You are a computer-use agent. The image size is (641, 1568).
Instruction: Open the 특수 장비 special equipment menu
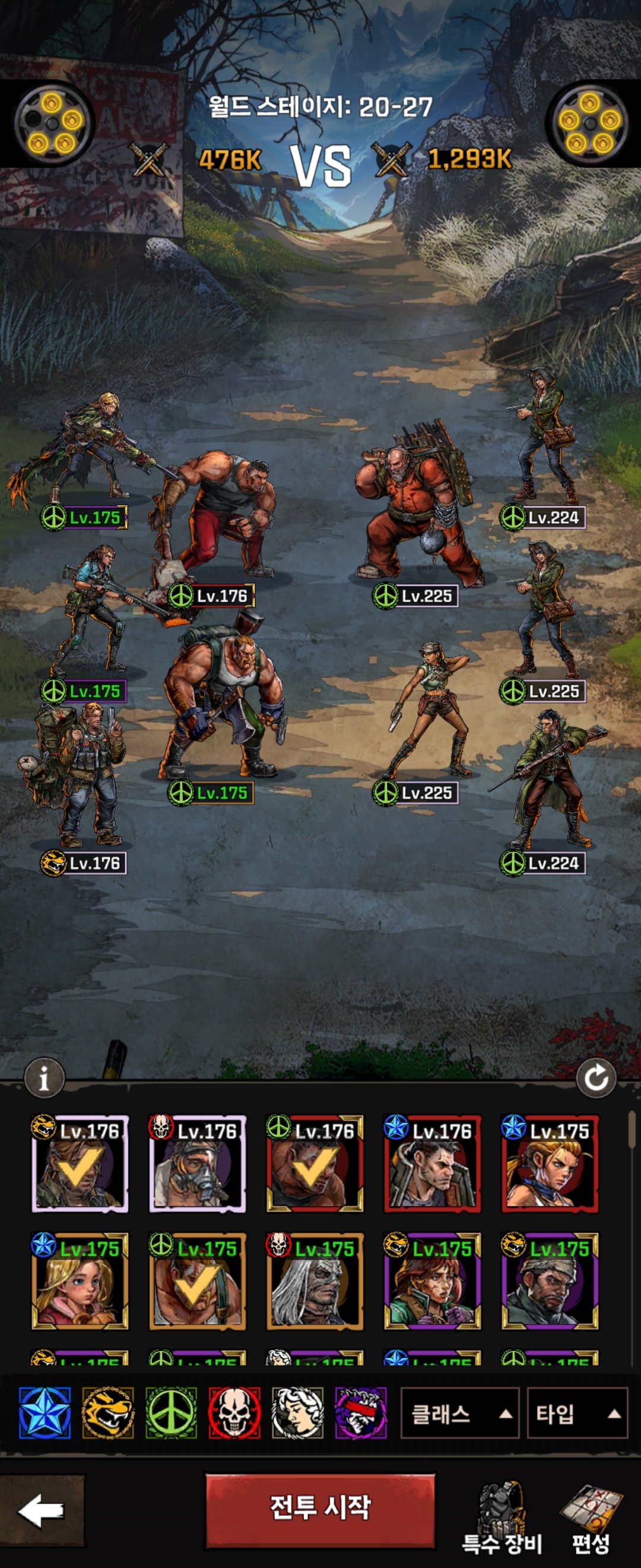point(502,1518)
